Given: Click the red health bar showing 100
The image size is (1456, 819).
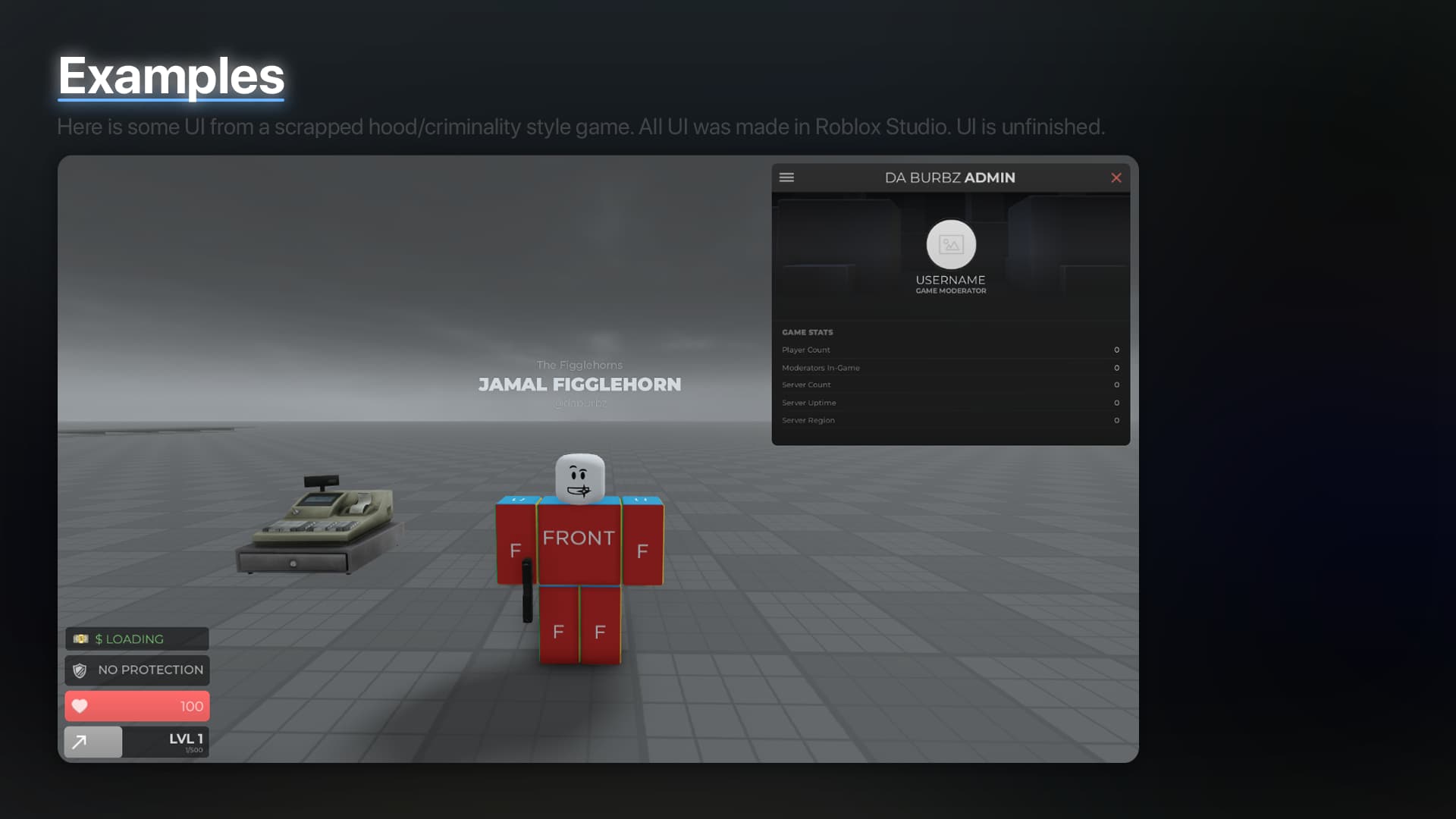Looking at the screenshot, I should coord(136,705).
